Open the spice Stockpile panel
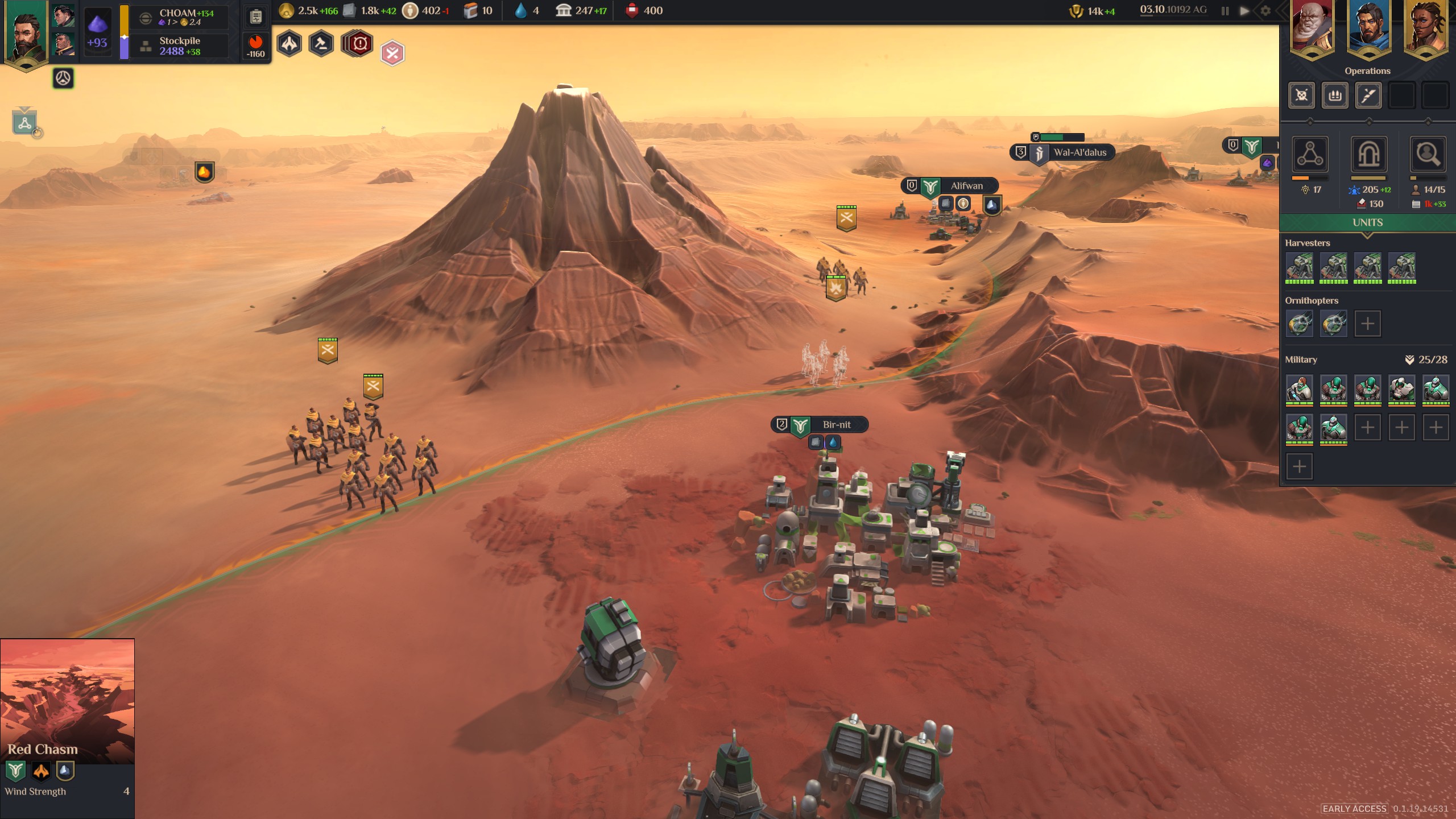This screenshot has width=1456, height=819. click(179, 46)
